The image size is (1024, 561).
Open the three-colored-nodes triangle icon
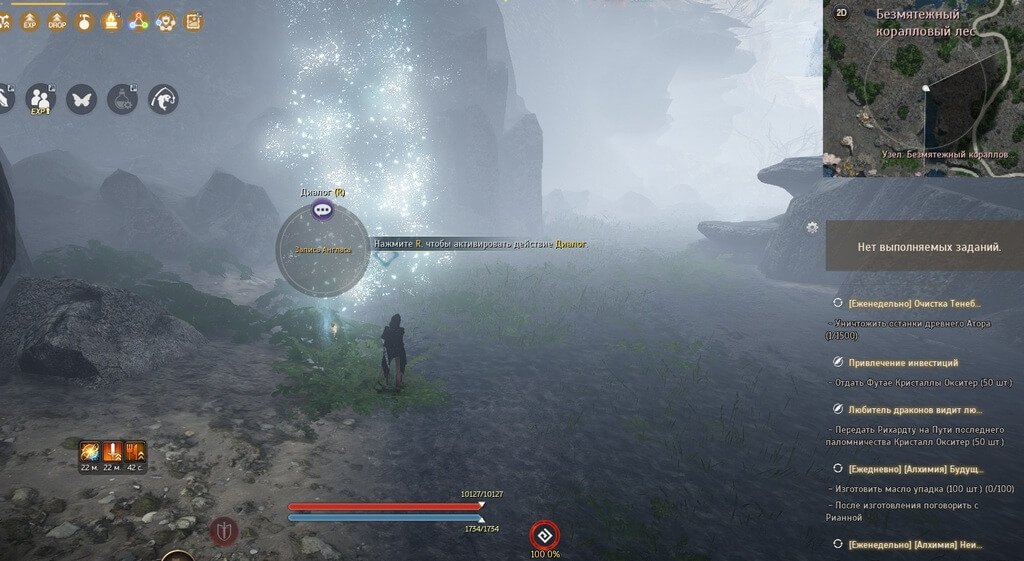tap(139, 20)
